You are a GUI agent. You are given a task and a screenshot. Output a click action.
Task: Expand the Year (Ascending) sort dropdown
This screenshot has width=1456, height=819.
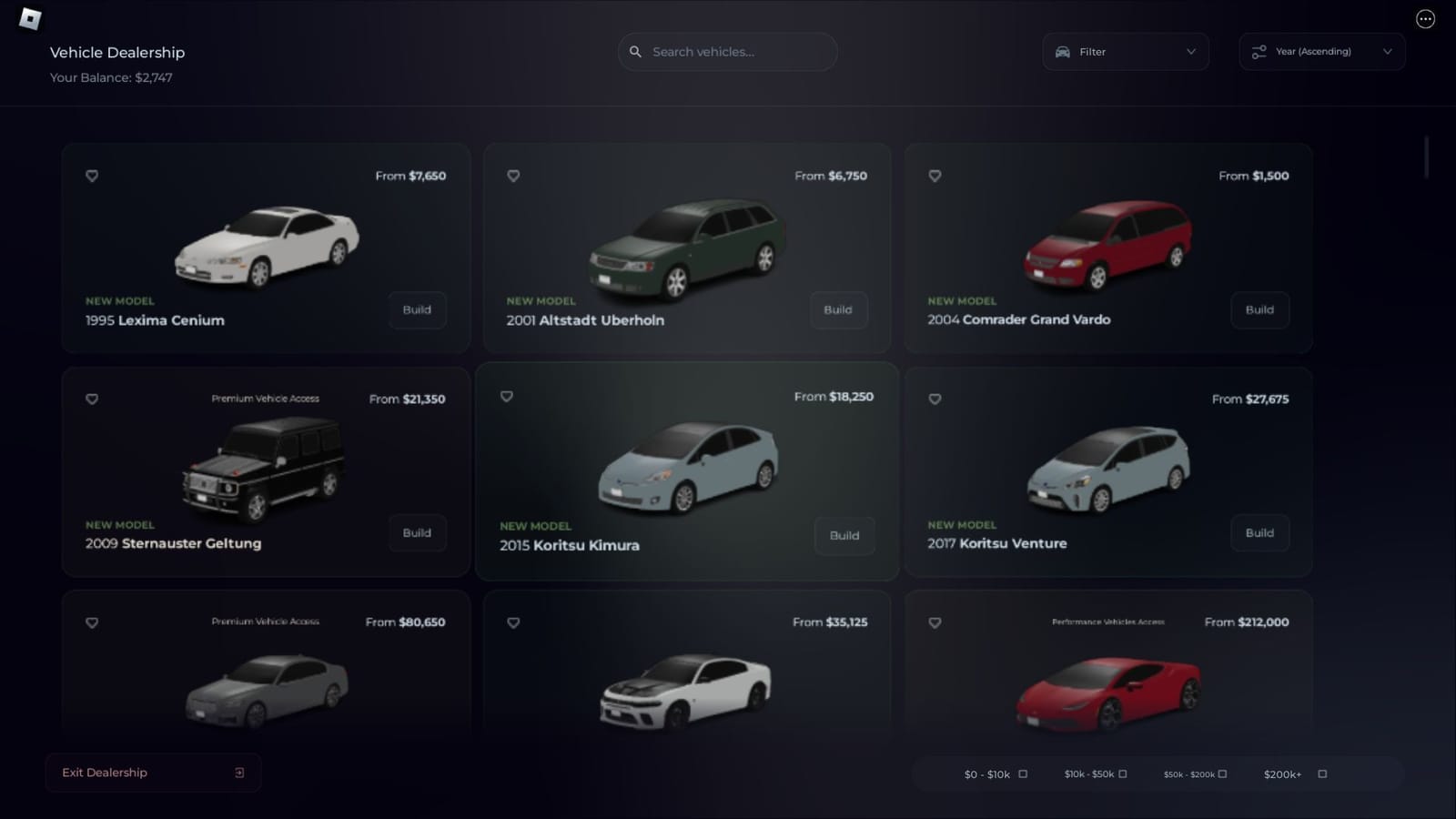point(1387,52)
